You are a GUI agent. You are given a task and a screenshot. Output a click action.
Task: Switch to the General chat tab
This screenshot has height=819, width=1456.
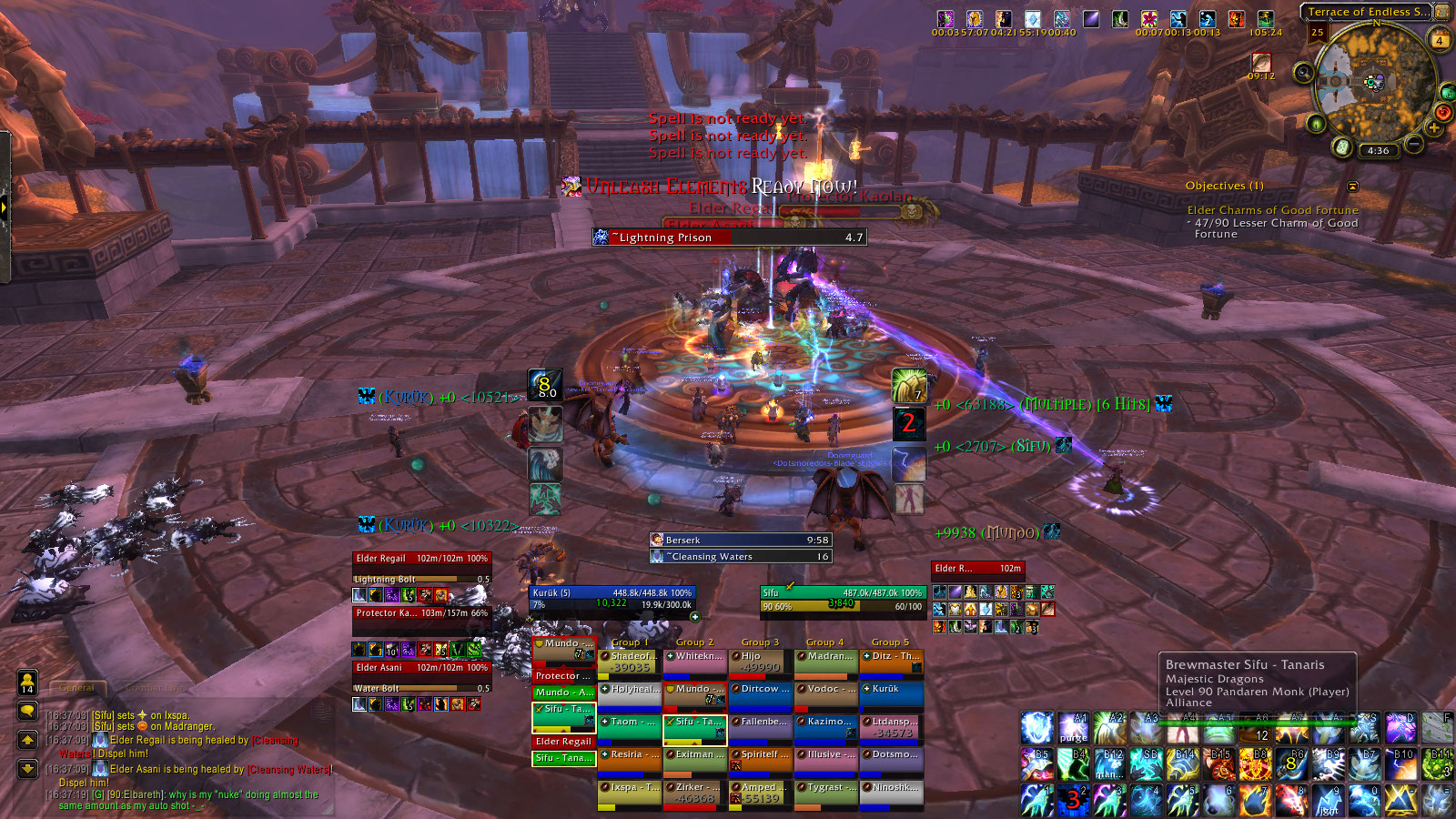pyautogui.click(x=76, y=688)
